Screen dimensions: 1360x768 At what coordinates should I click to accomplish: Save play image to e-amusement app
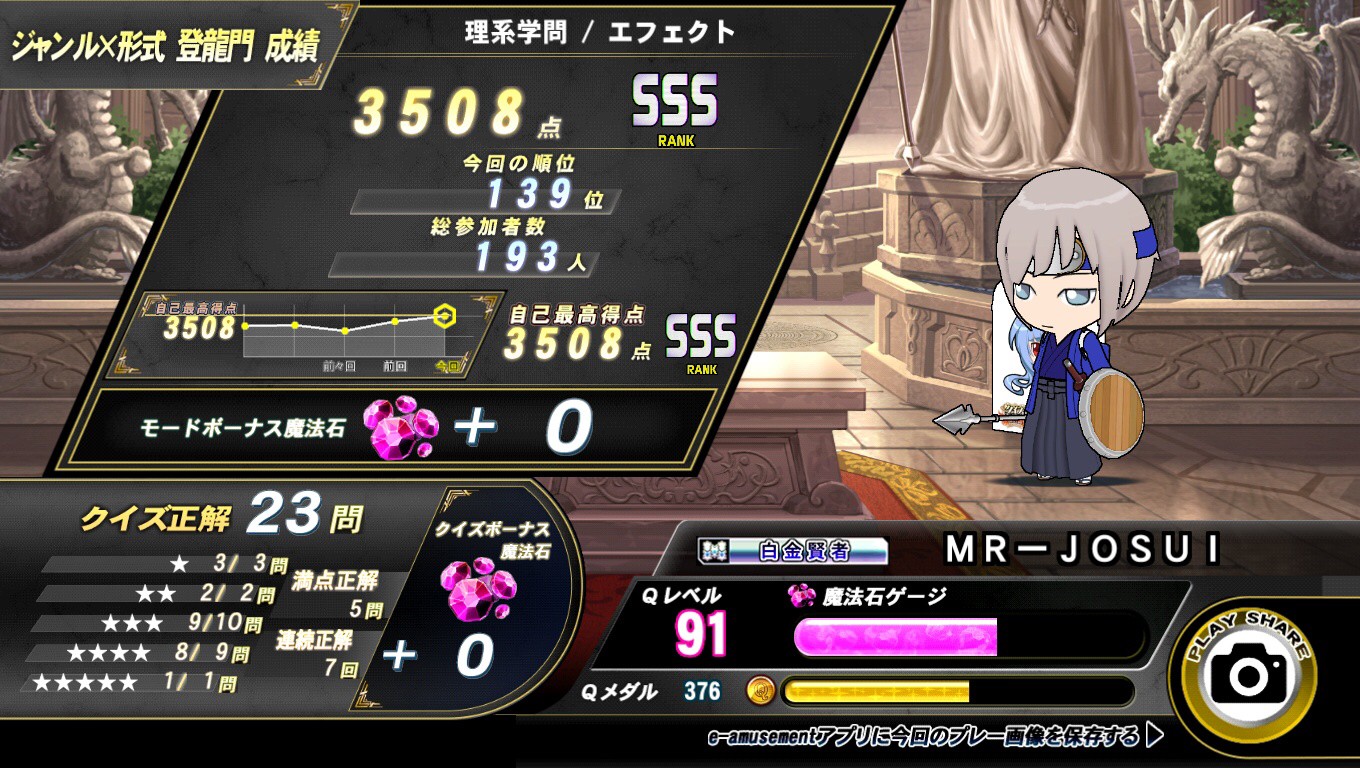point(935,738)
